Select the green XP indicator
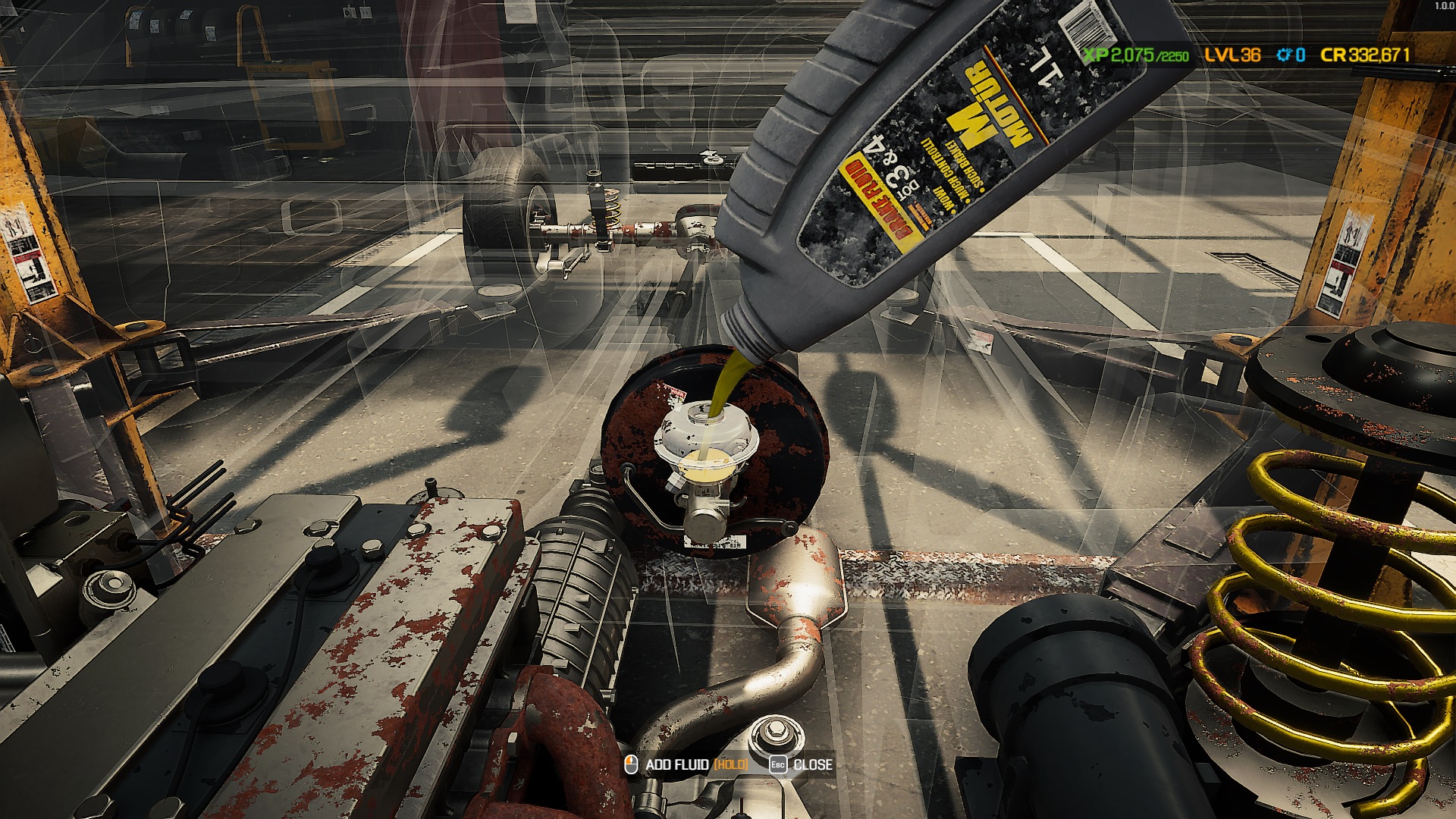The height and width of the screenshot is (819, 1456). (1098, 54)
